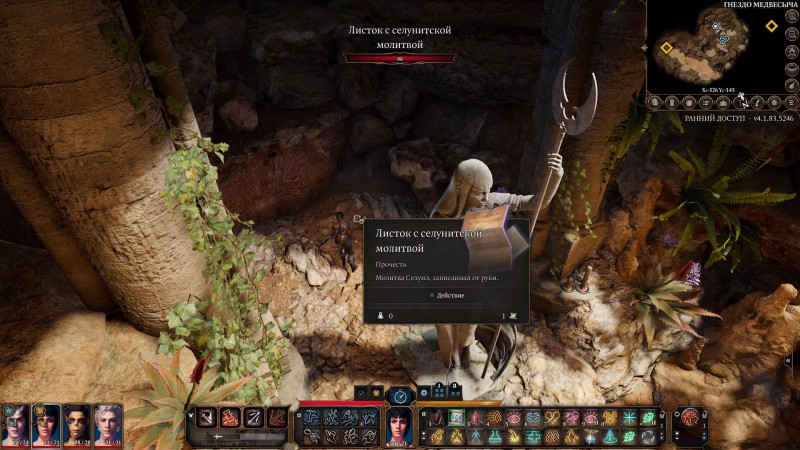
Task: Select the green-framed scroll hotbar slot
Action: coord(456,417)
